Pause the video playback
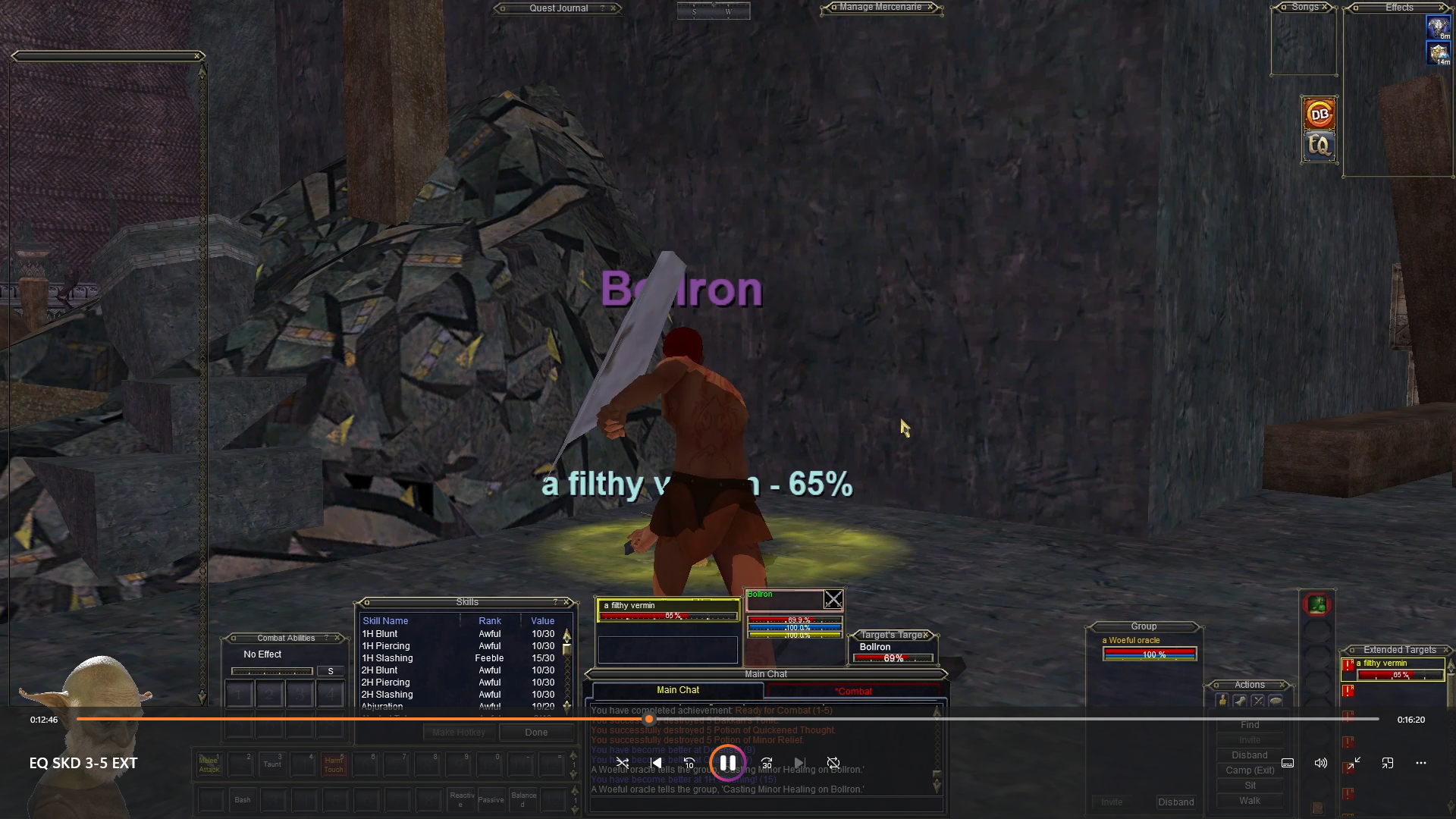This screenshot has width=1456, height=819. (727, 763)
